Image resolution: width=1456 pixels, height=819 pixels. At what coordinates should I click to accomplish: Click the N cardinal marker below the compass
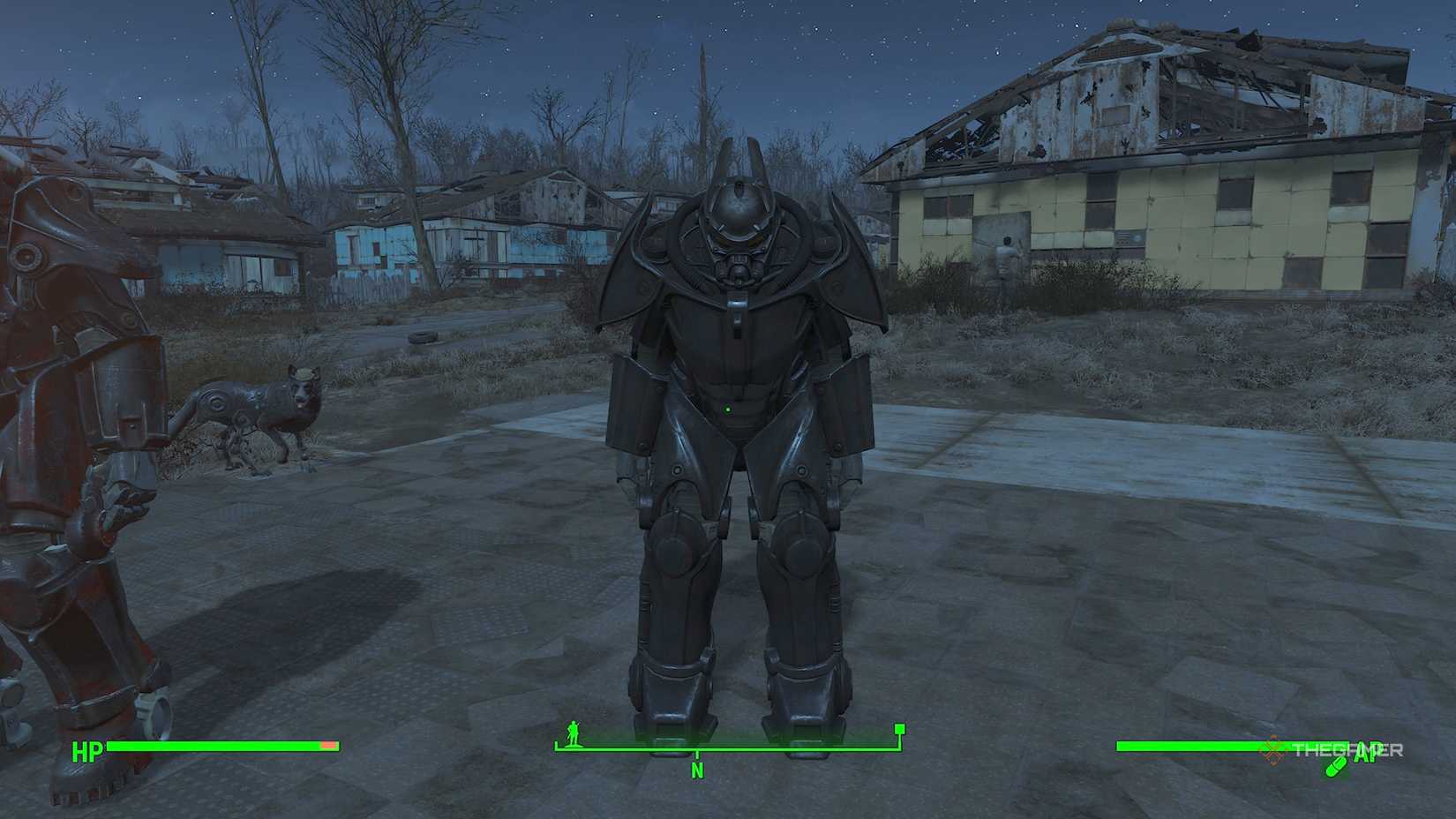click(x=697, y=770)
